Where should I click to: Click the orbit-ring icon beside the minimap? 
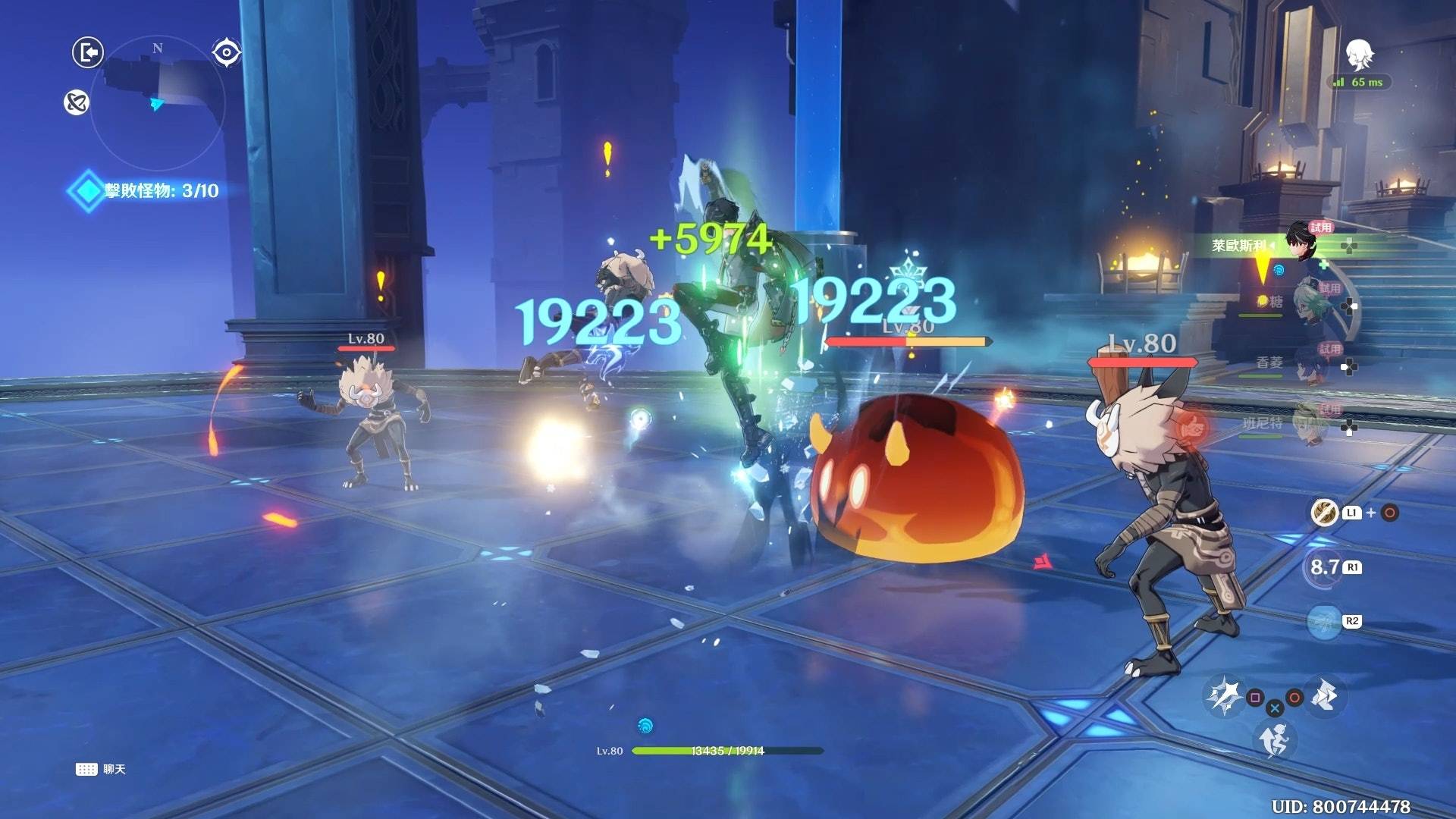pos(77,102)
